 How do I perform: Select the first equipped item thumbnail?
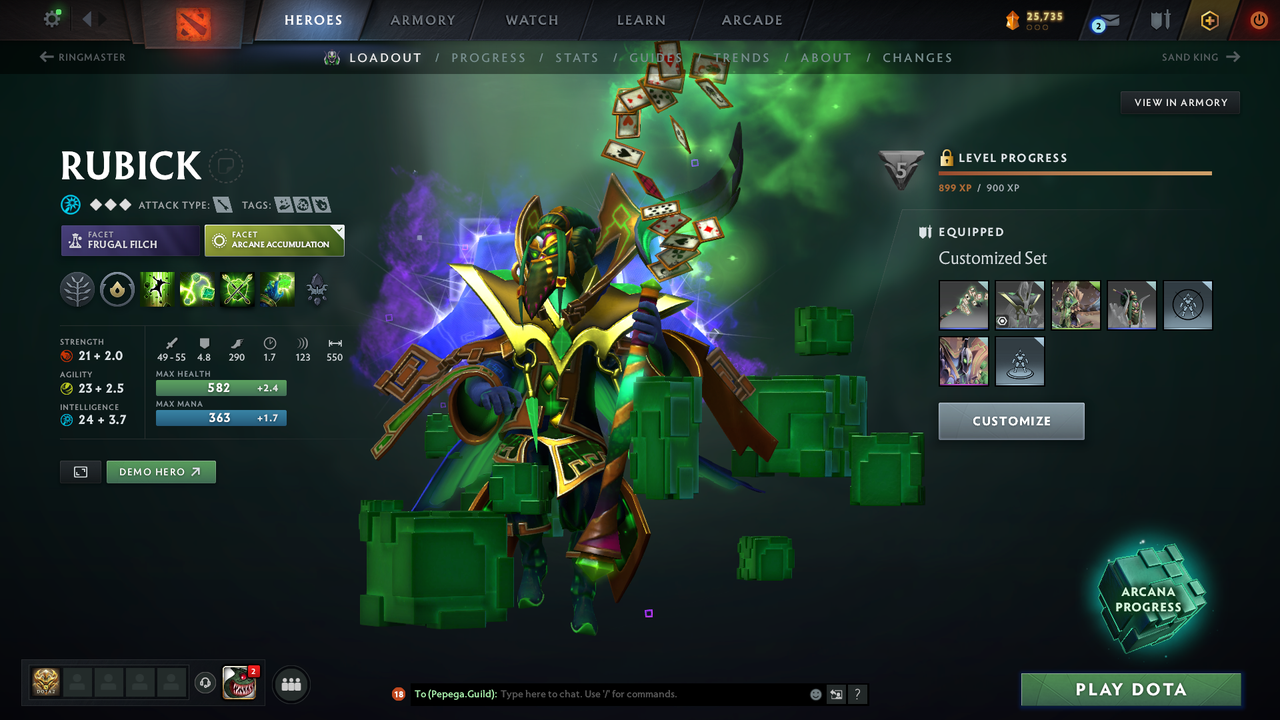pyautogui.click(x=963, y=305)
